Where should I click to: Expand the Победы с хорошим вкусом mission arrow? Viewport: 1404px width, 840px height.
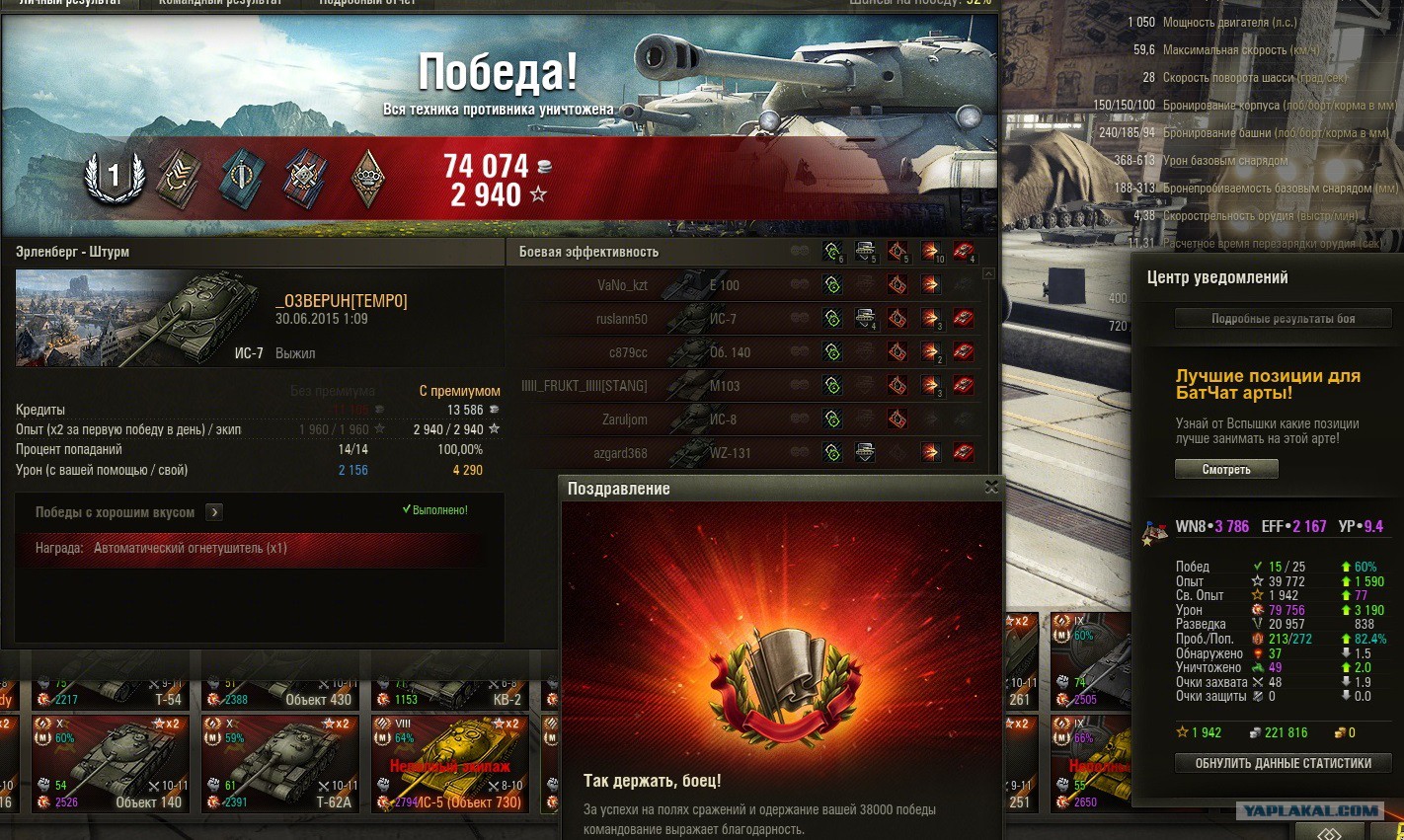coord(214,512)
